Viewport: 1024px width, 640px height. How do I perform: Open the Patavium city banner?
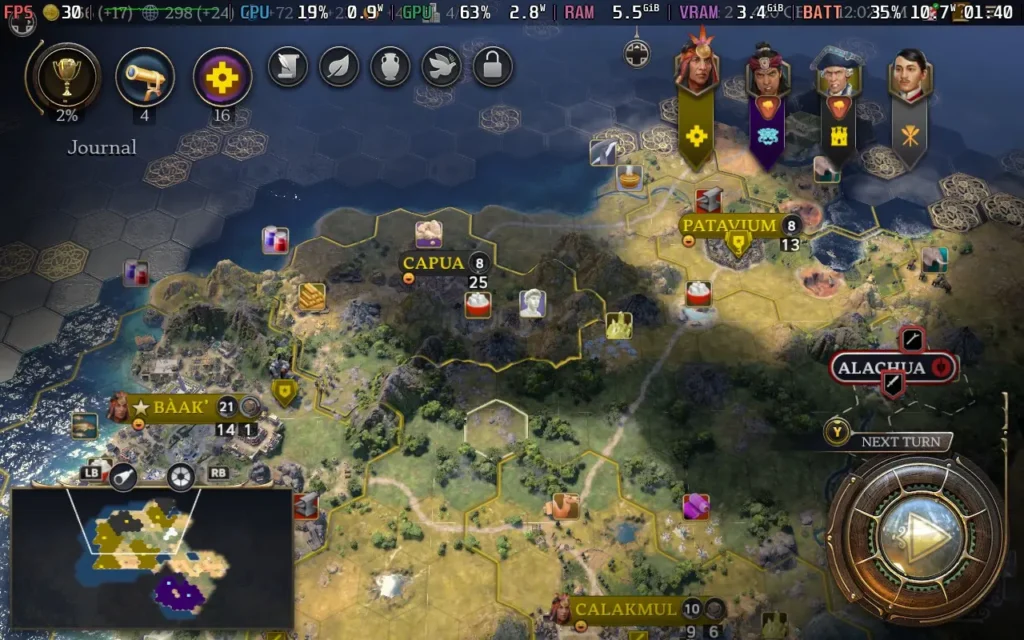pos(729,225)
